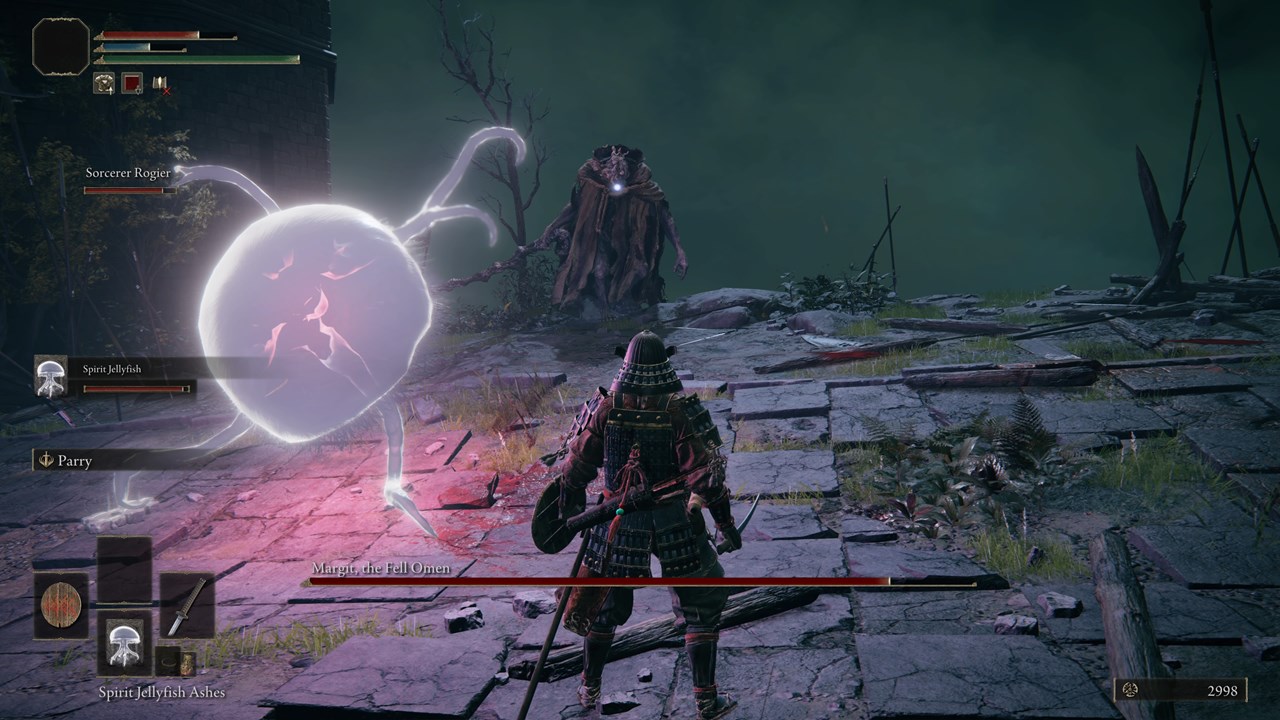
Task: Click the empty spell slot above the jellyfish
Action: [x=124, y=569]
